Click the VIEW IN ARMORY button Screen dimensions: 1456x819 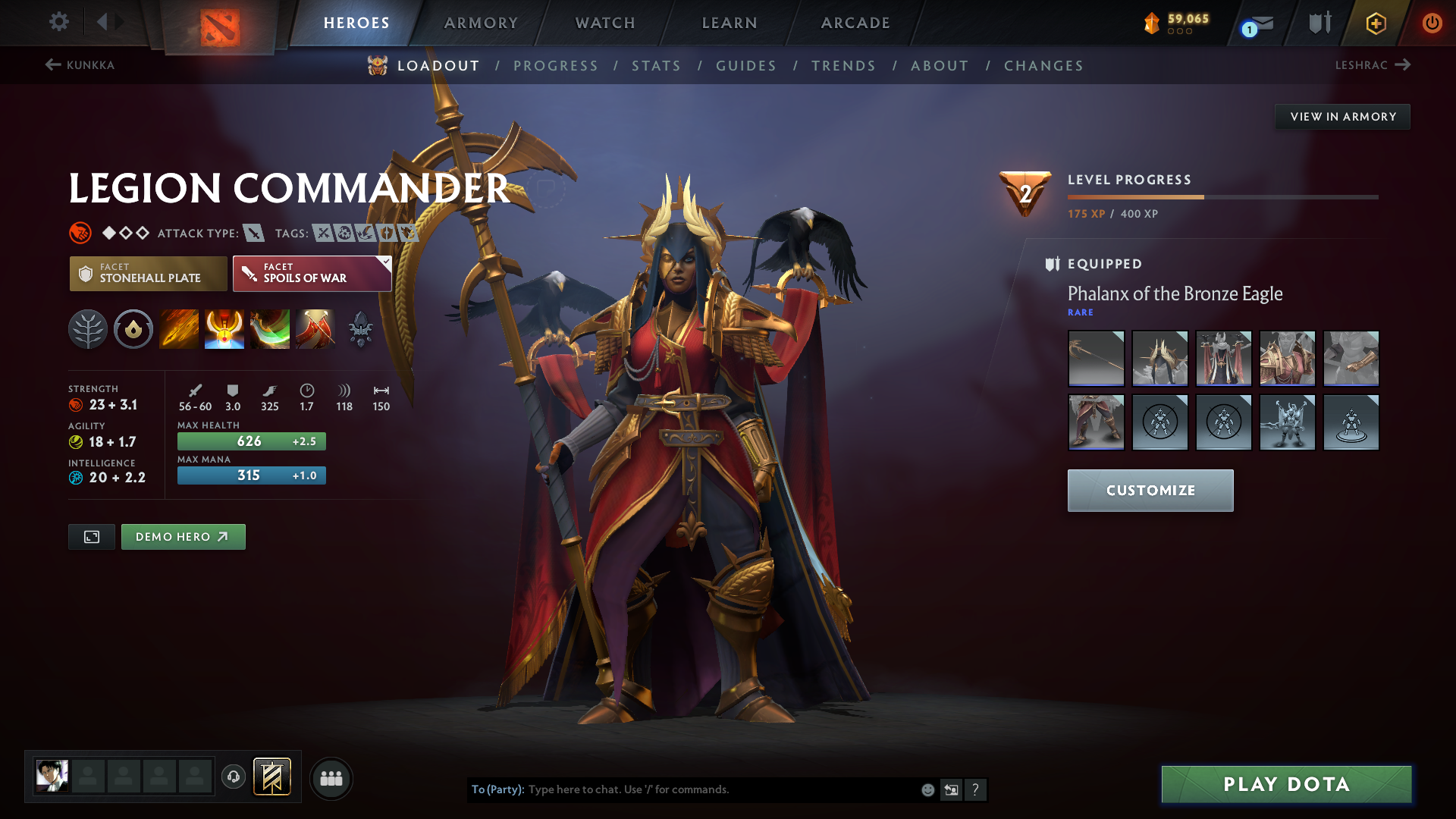(1342, 116)
